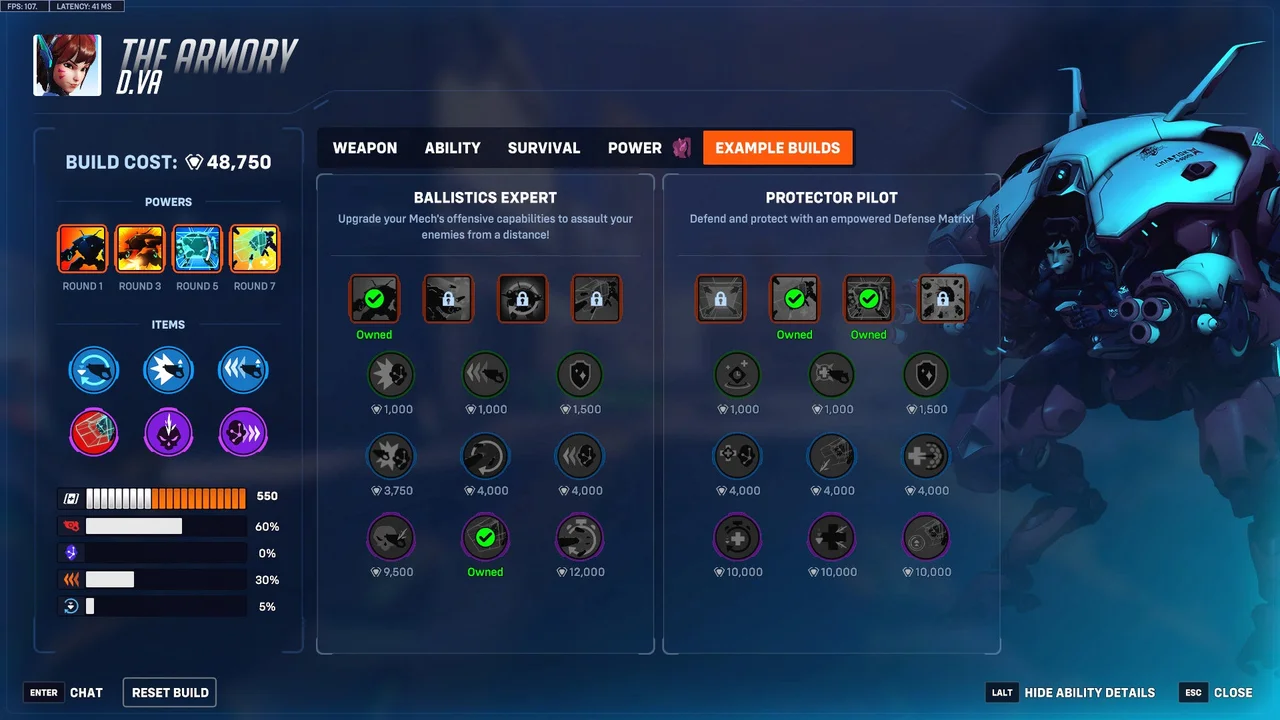
Task: Select the red cube item in owned items
Action: coord(94,434)
